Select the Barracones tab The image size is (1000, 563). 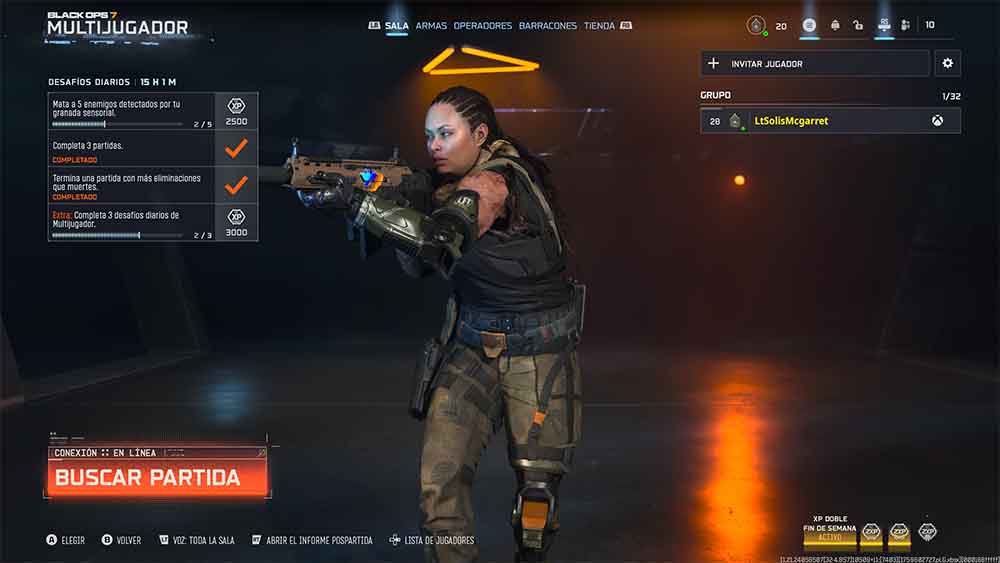pyautogui.click(x=547, y=26)
